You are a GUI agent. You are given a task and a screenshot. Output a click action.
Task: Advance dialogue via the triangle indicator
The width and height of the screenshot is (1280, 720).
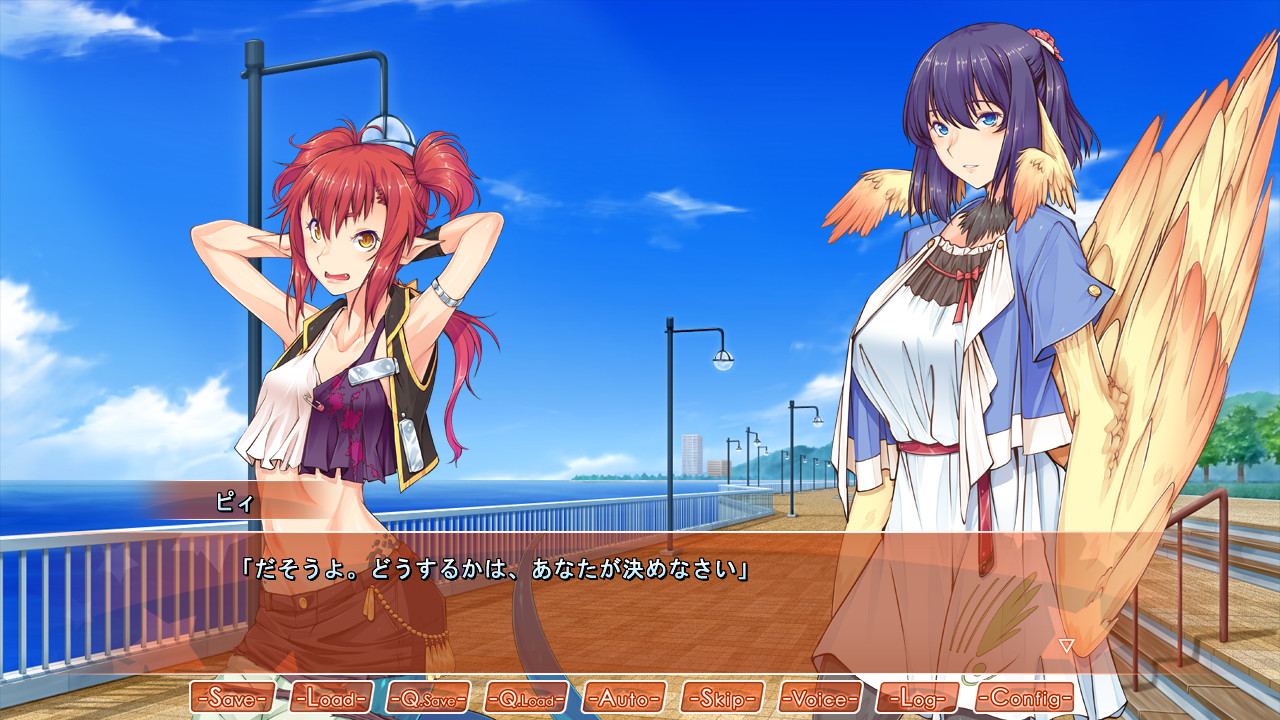coord(1066,646)
